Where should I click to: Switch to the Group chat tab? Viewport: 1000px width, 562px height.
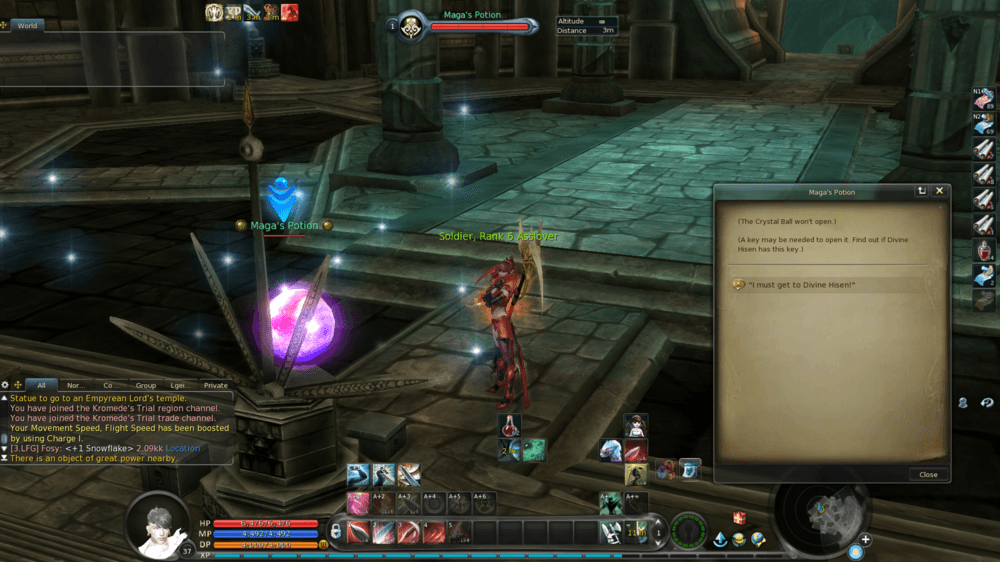coord(146,385)
